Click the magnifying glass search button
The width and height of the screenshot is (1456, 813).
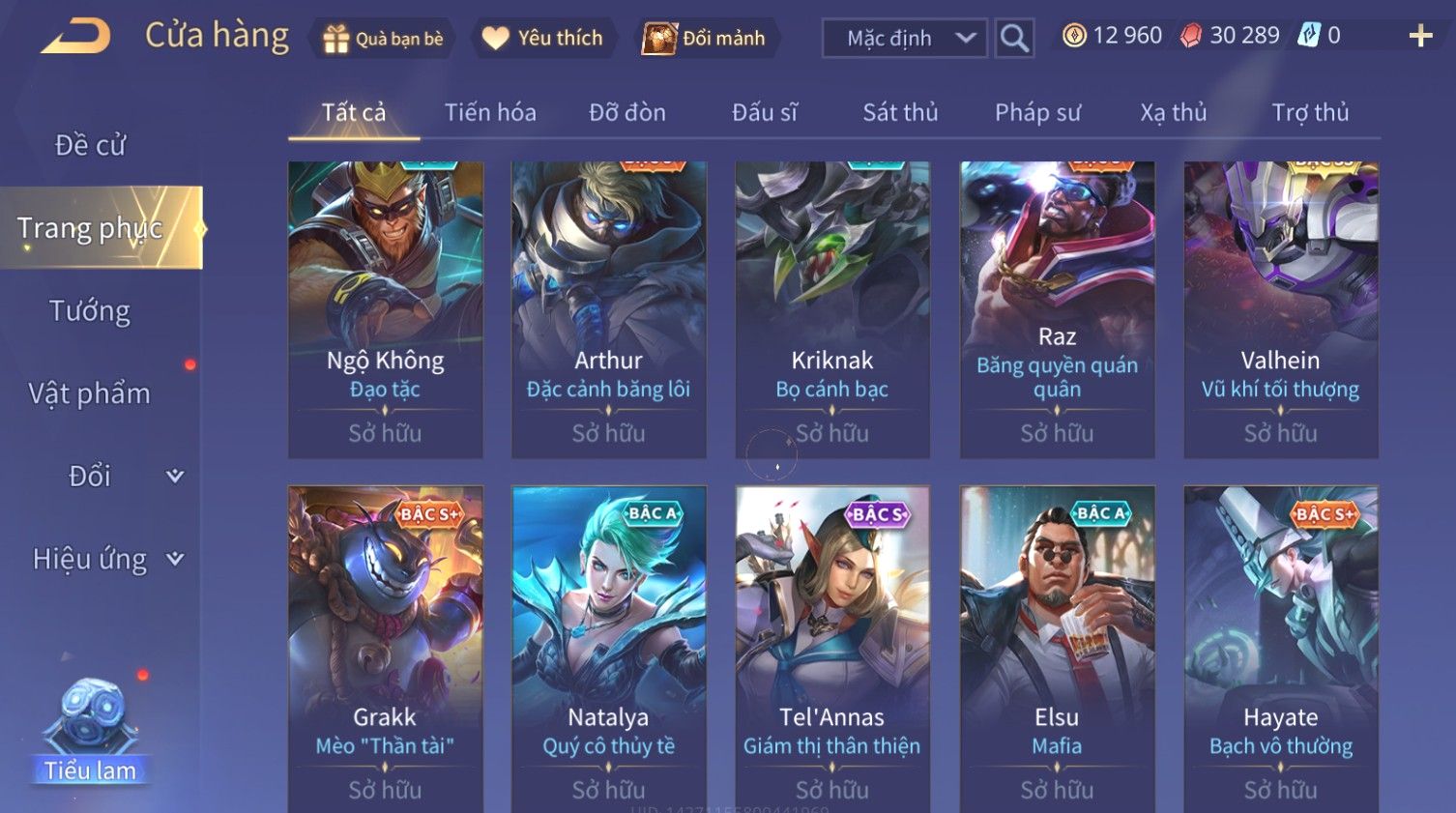[1014, 39]
